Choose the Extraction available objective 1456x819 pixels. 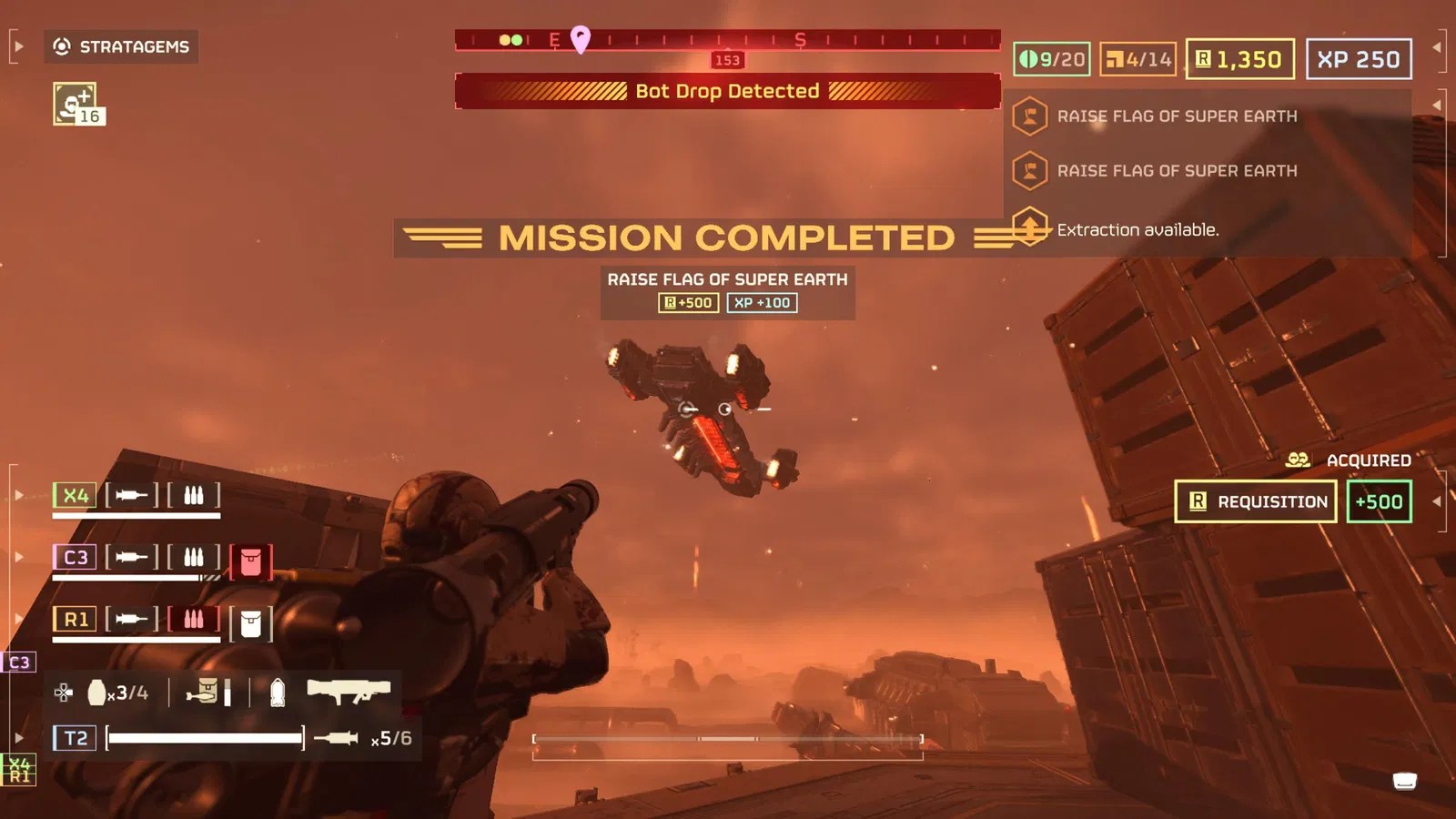tap(1136, 229)
